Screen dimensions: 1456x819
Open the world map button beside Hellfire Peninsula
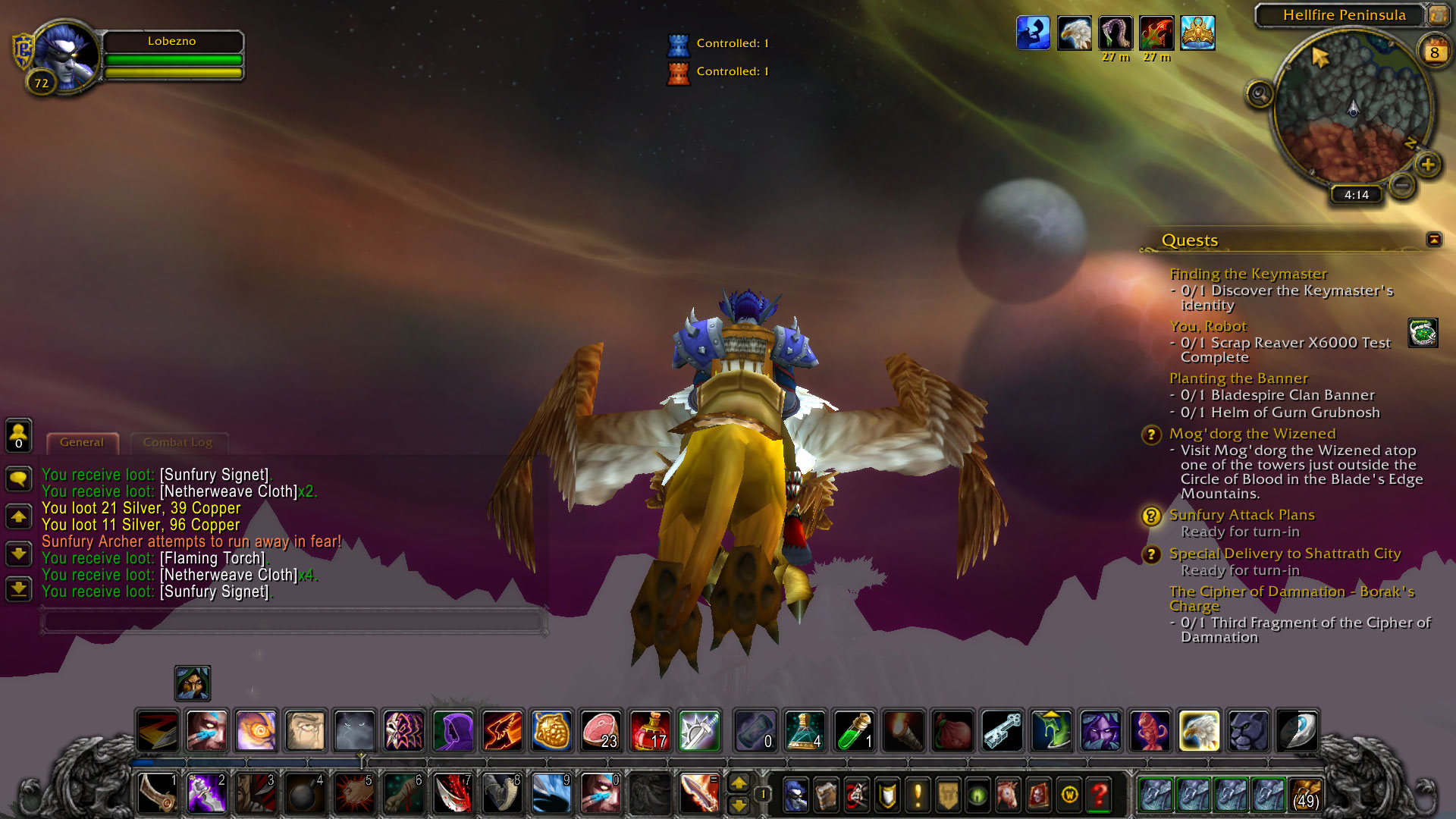tap(1437, 14)
